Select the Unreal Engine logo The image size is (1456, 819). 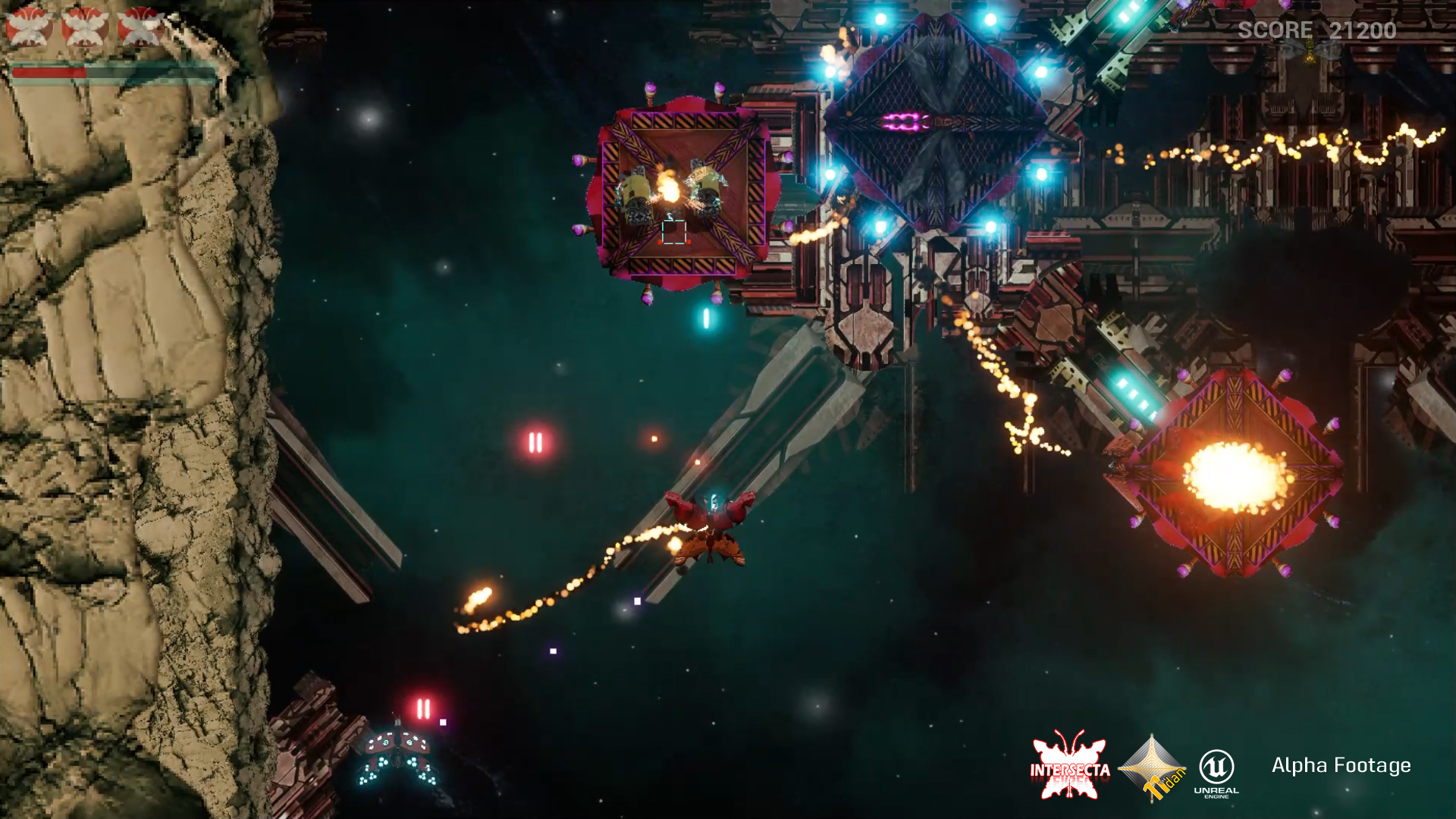(x=1216, y=772)
